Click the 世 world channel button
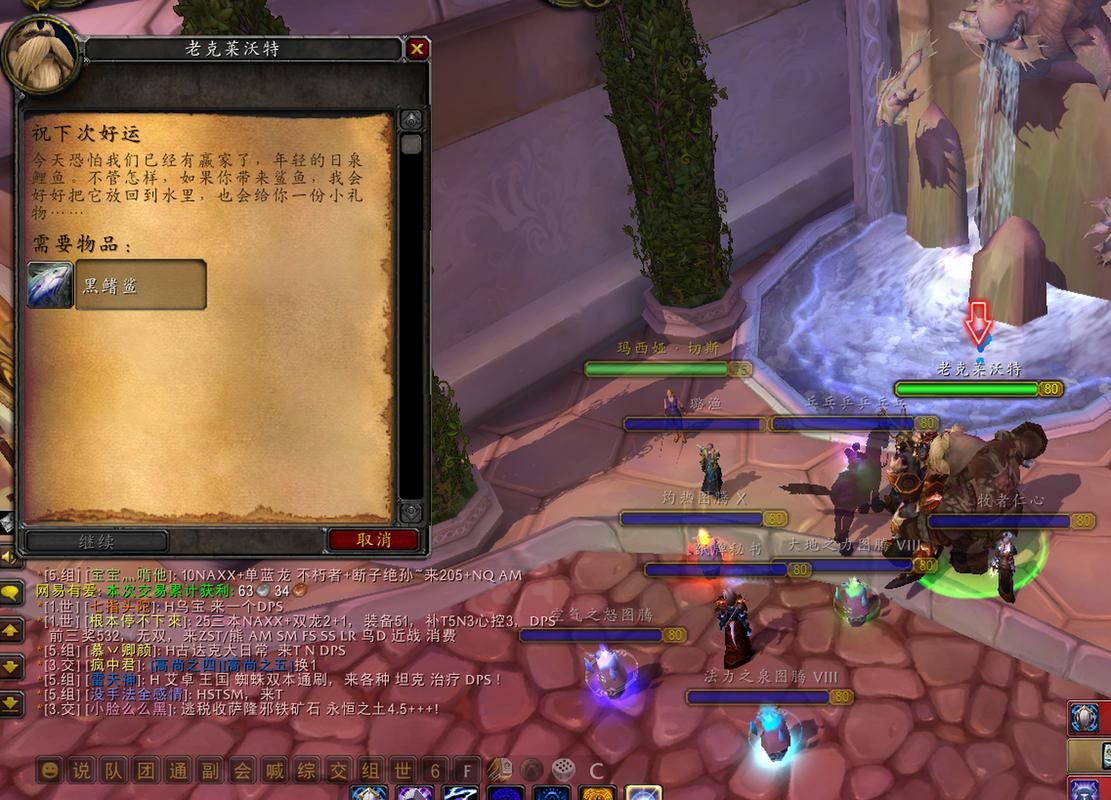 (402, 771)
